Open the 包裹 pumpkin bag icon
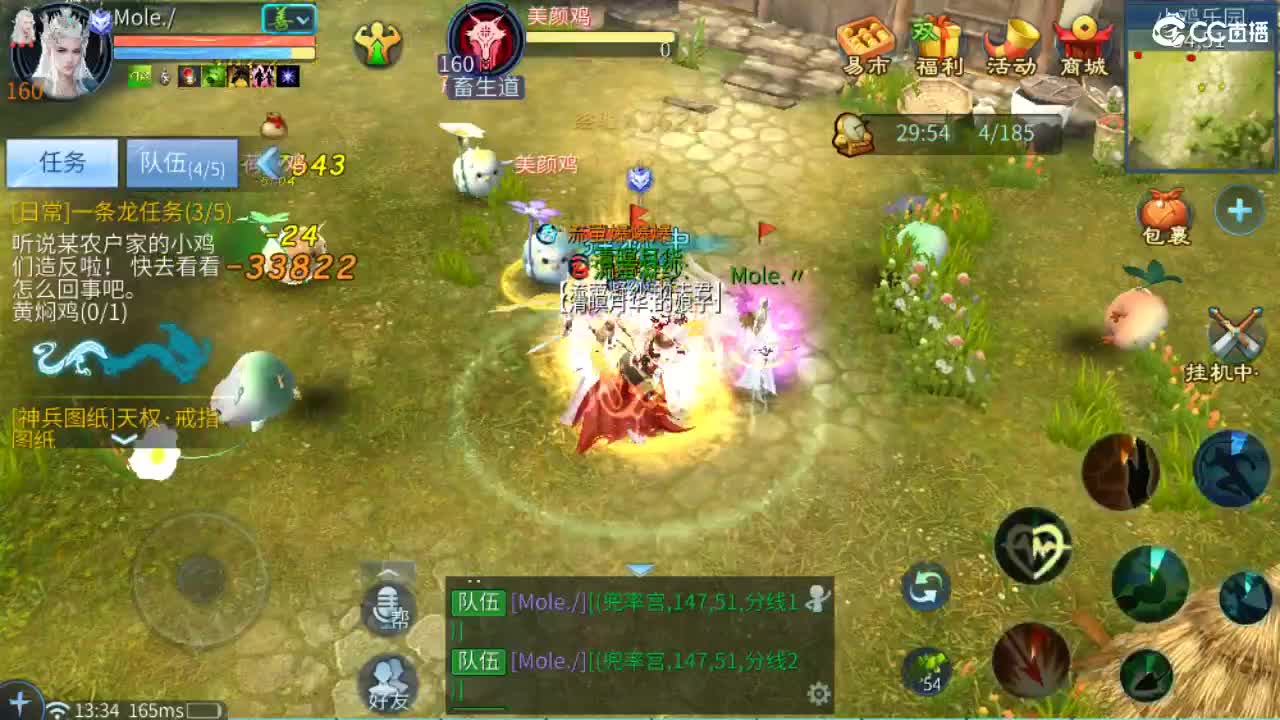The height and width of the screenshot is (720, 1280). (1163, 213)
